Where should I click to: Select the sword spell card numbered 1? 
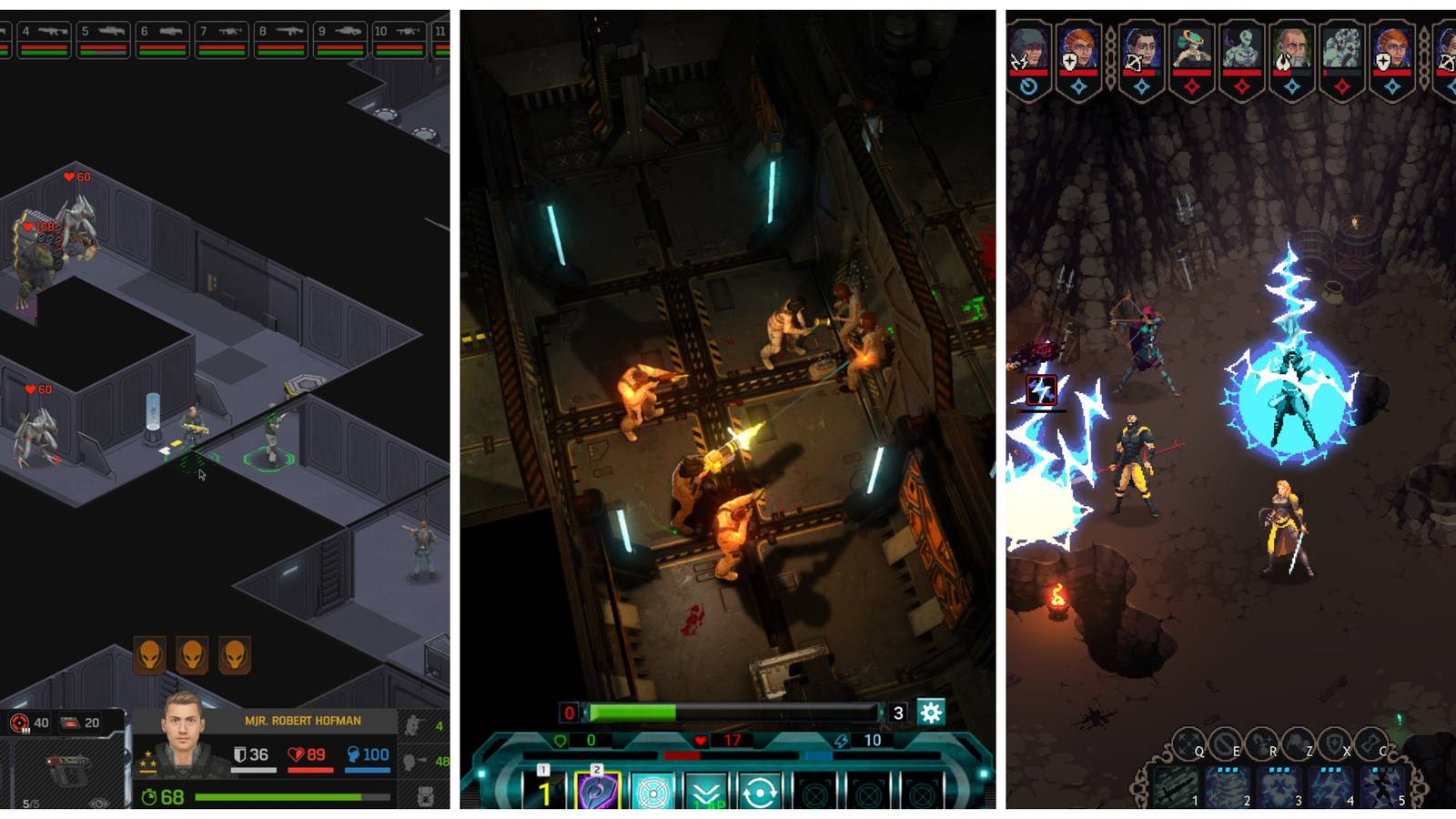pos(1176,786)
